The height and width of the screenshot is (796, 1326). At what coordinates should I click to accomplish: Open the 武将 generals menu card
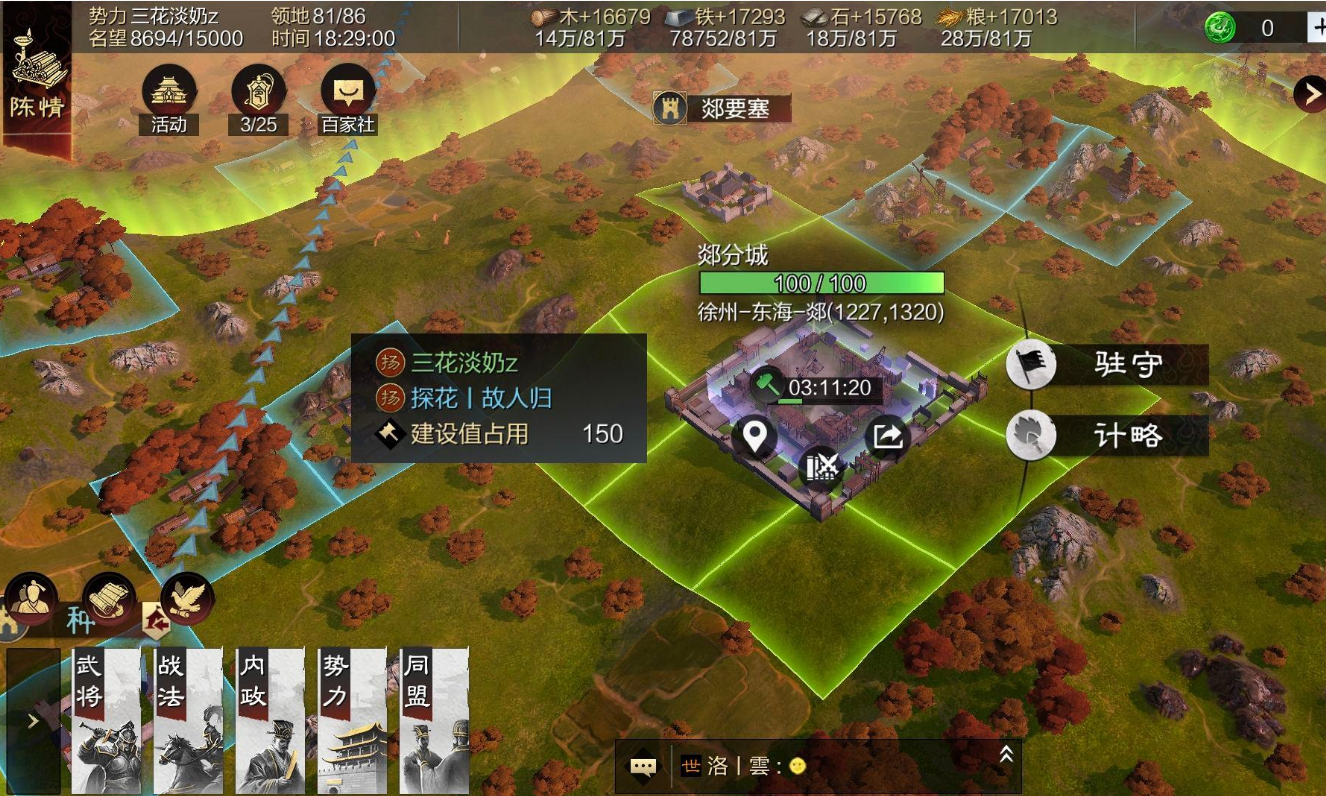pyautogui.click(x=106, y=720)
